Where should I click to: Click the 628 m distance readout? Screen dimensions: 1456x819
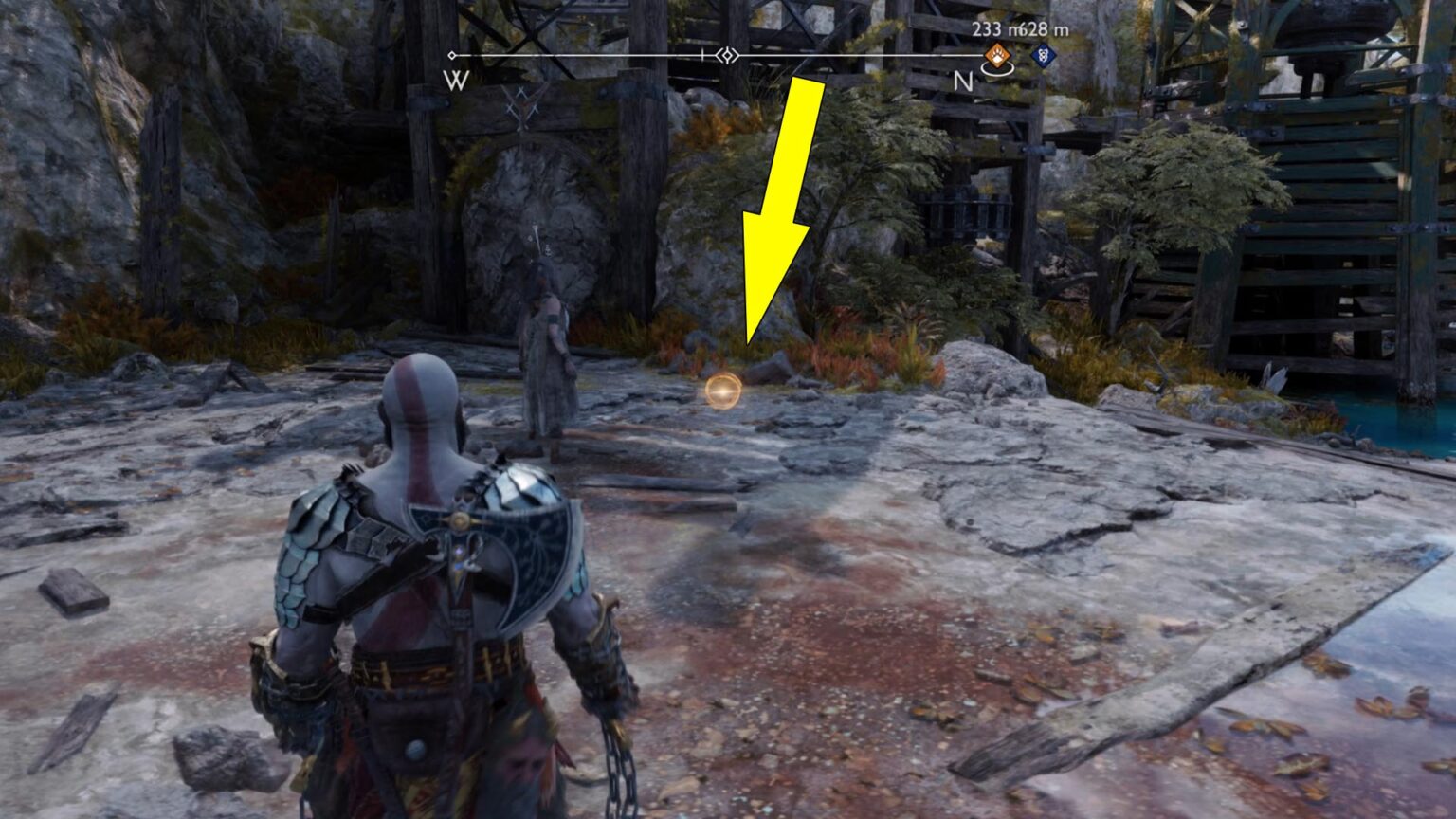[x=1043, y=29]
